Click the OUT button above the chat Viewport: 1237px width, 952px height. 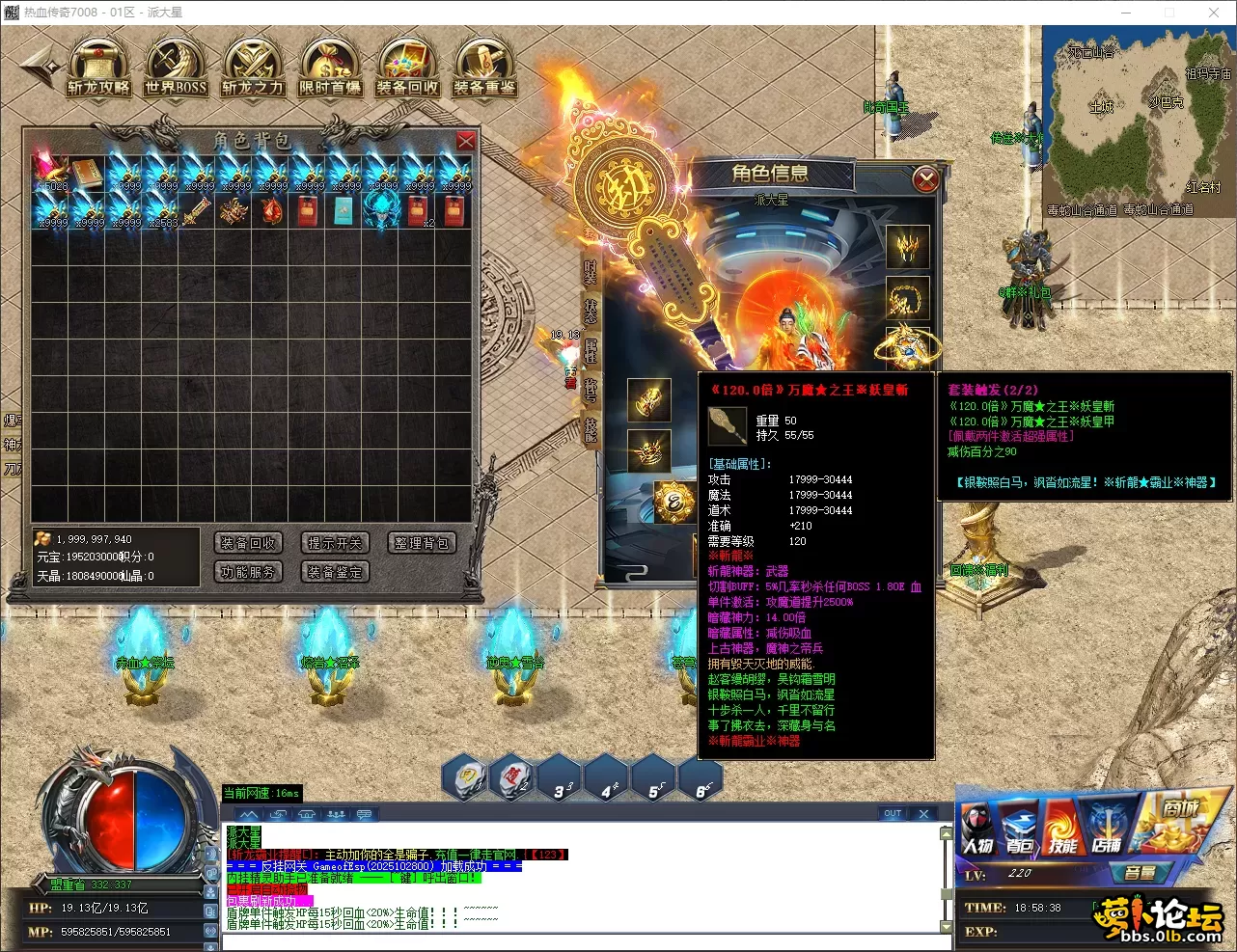tap(893, 813)
